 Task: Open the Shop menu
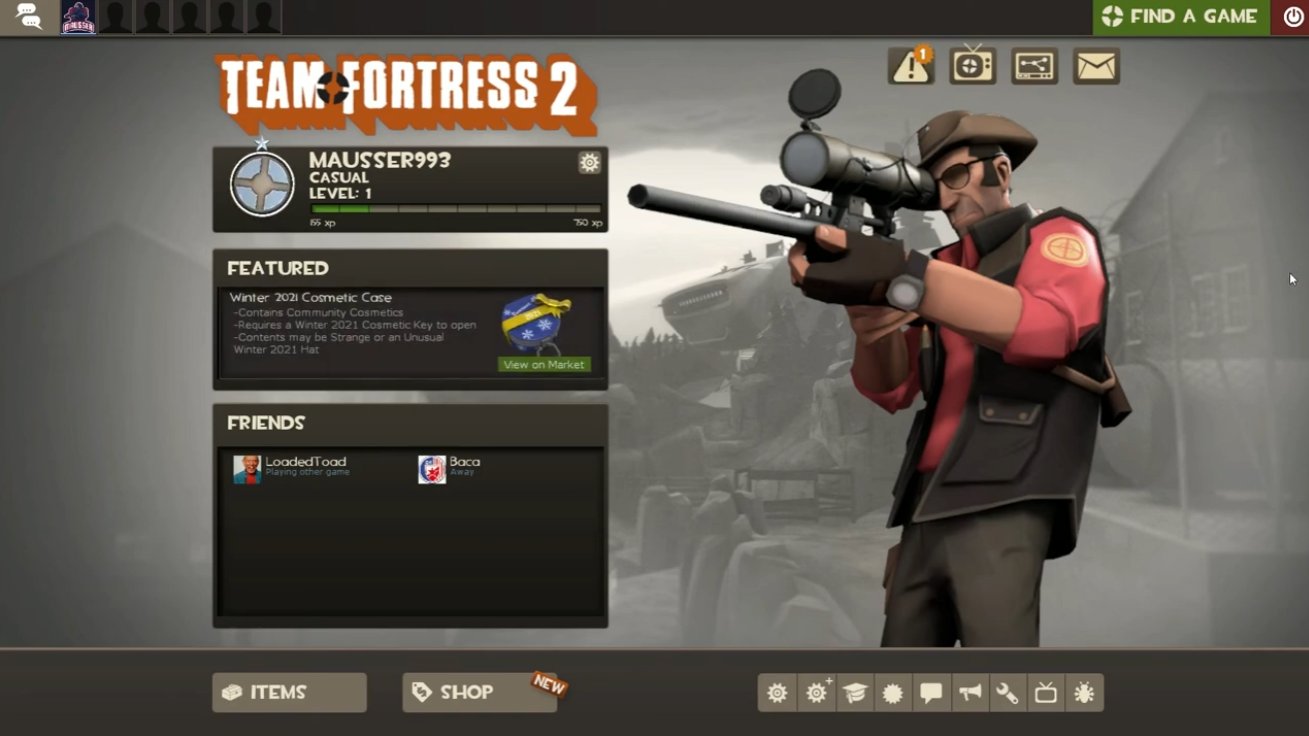point(479,692)
